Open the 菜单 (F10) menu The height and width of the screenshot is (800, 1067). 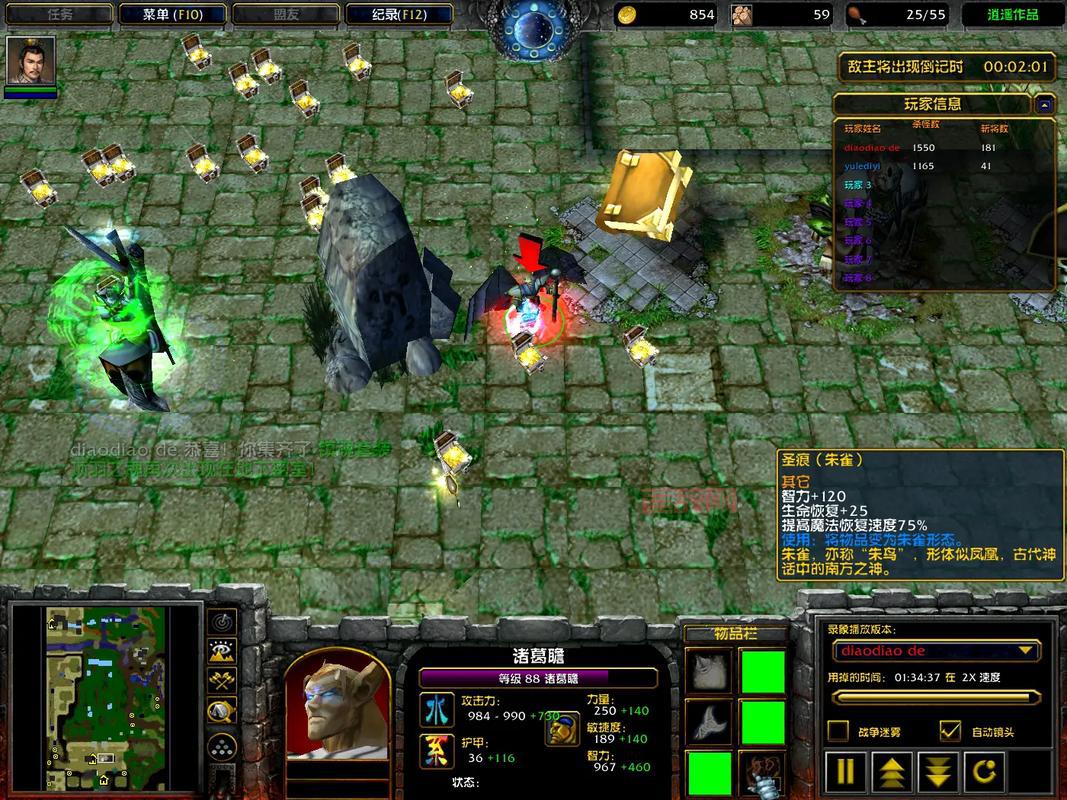(x=171, y=14)
